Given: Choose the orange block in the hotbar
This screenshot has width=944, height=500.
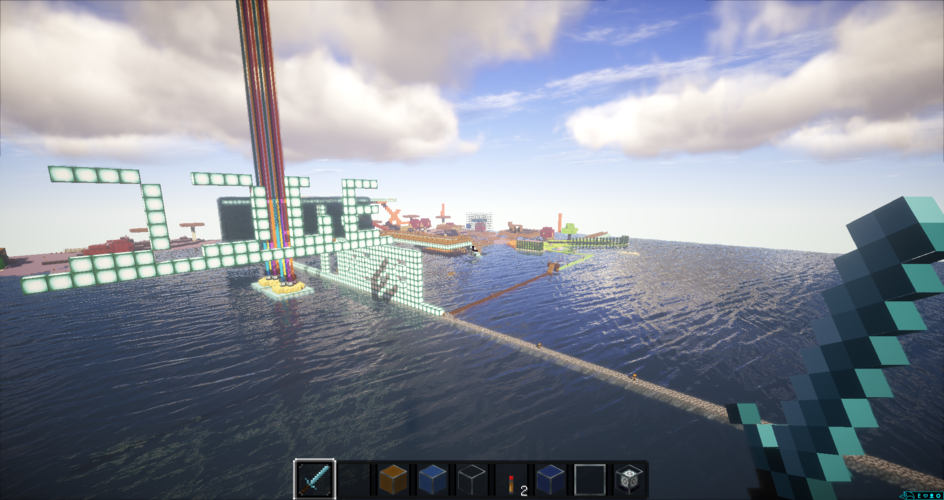Looking at the screenshot, I should point(392,479).
